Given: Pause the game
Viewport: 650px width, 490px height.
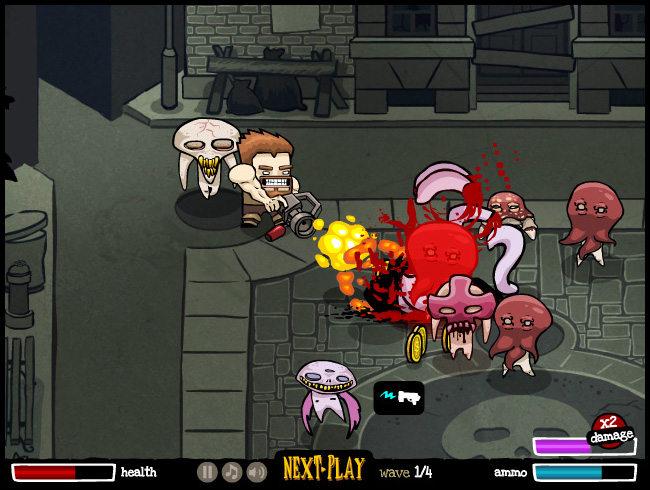Looking at the screenshot, I should coord(207,472).
